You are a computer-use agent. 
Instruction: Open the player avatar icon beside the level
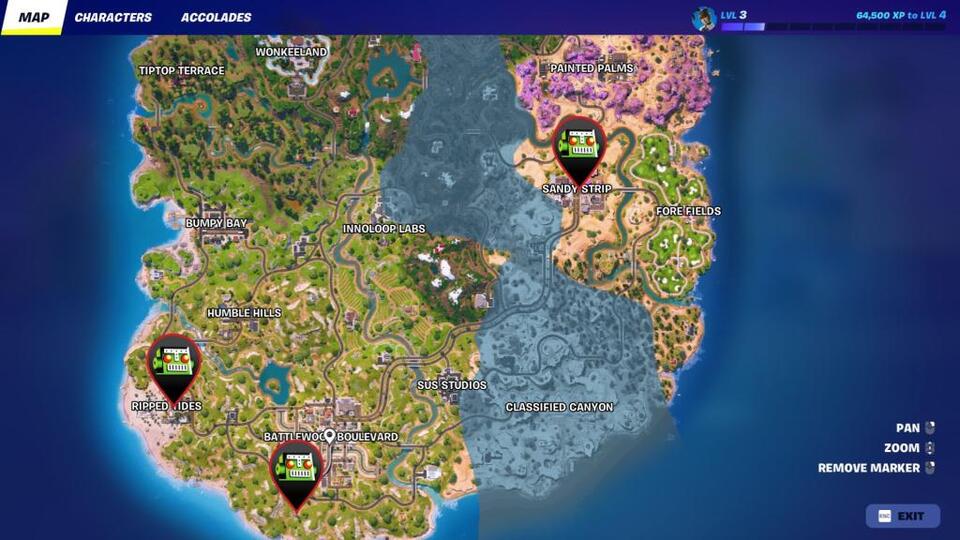click(704, 18)
